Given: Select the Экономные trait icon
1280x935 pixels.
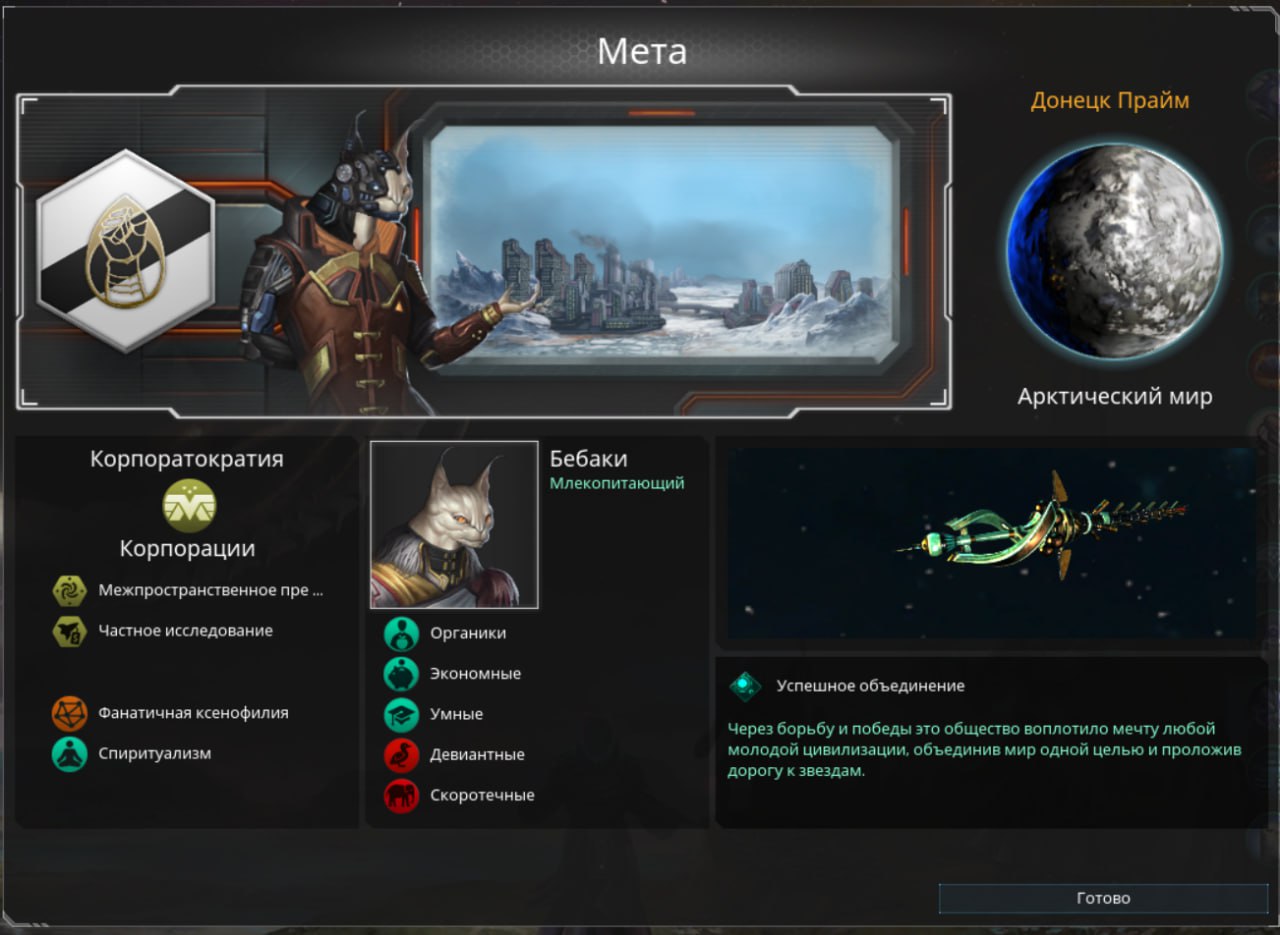Looking at the screenshot, I should tap(401, 674).
